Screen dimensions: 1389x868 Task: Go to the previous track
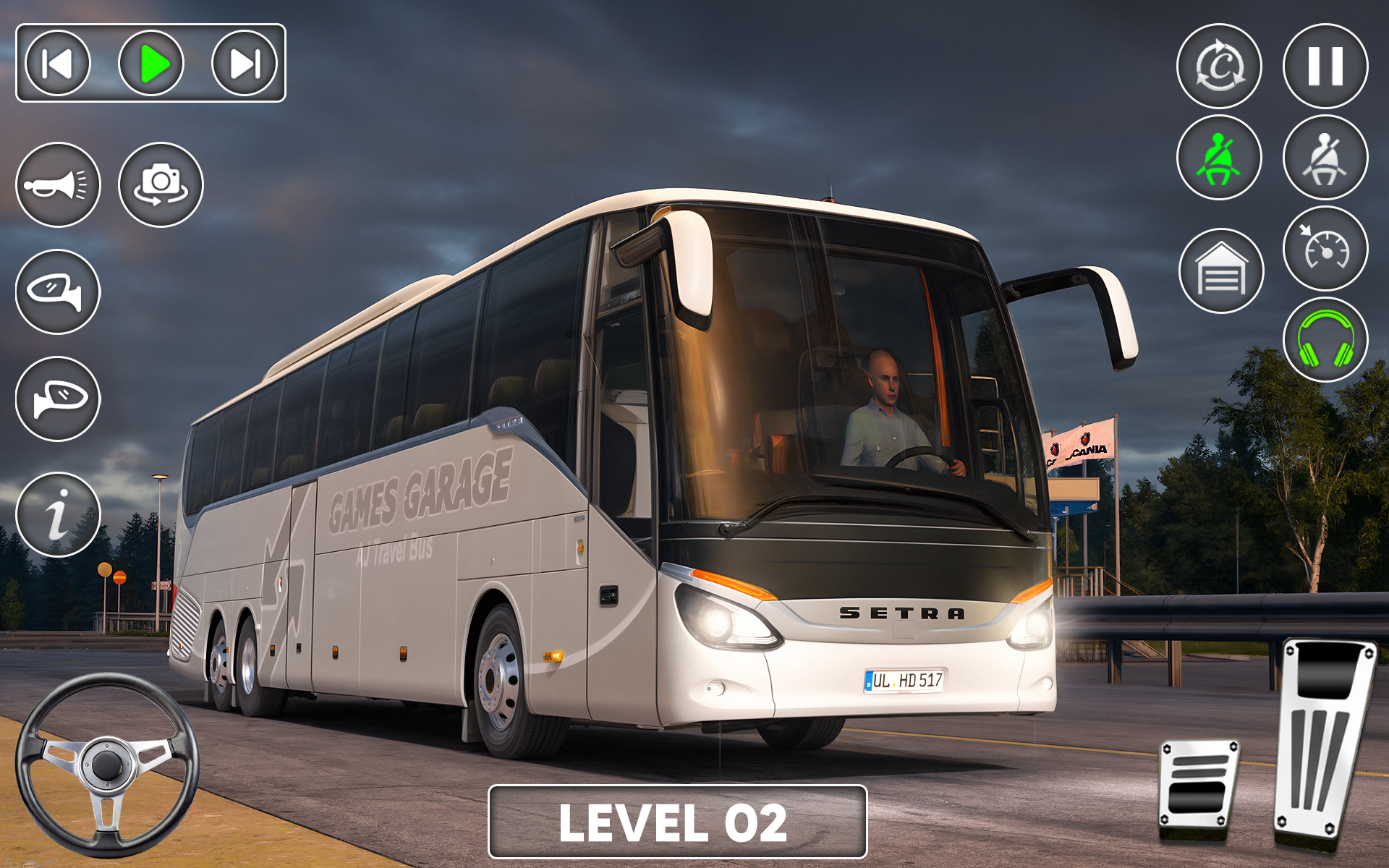click(58, 65)
